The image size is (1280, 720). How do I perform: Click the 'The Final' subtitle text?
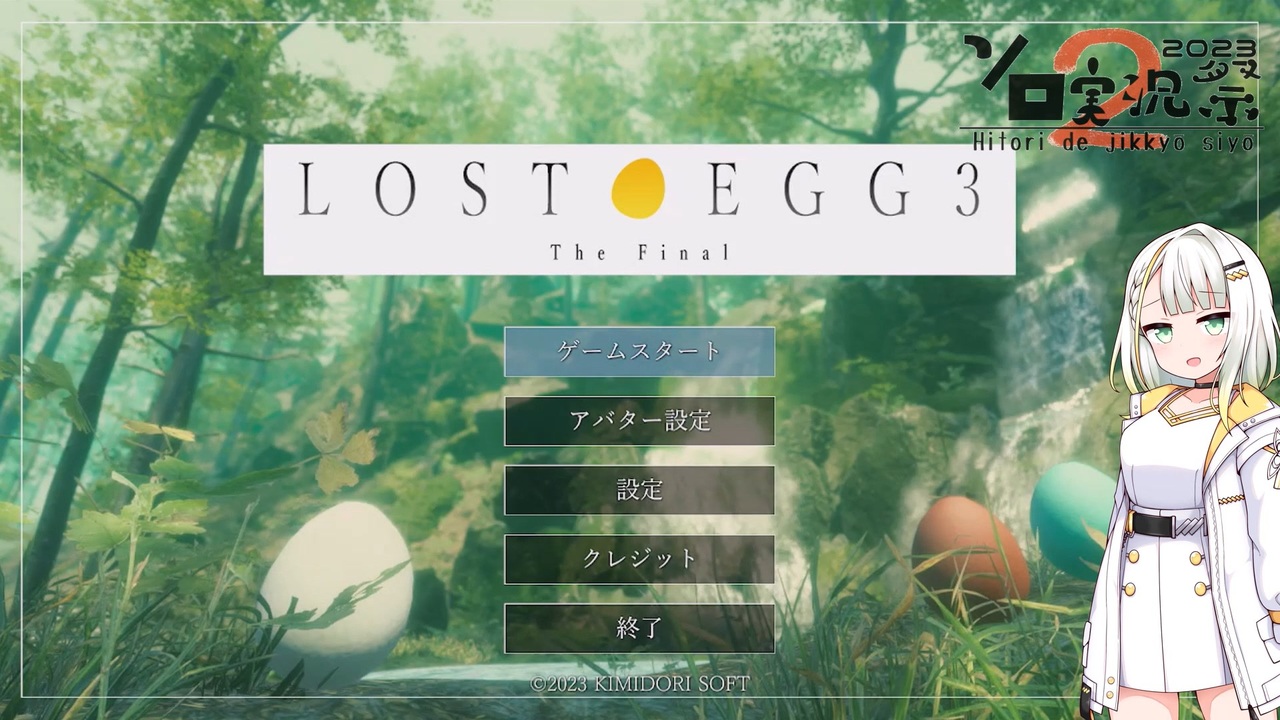pos(639,252)
